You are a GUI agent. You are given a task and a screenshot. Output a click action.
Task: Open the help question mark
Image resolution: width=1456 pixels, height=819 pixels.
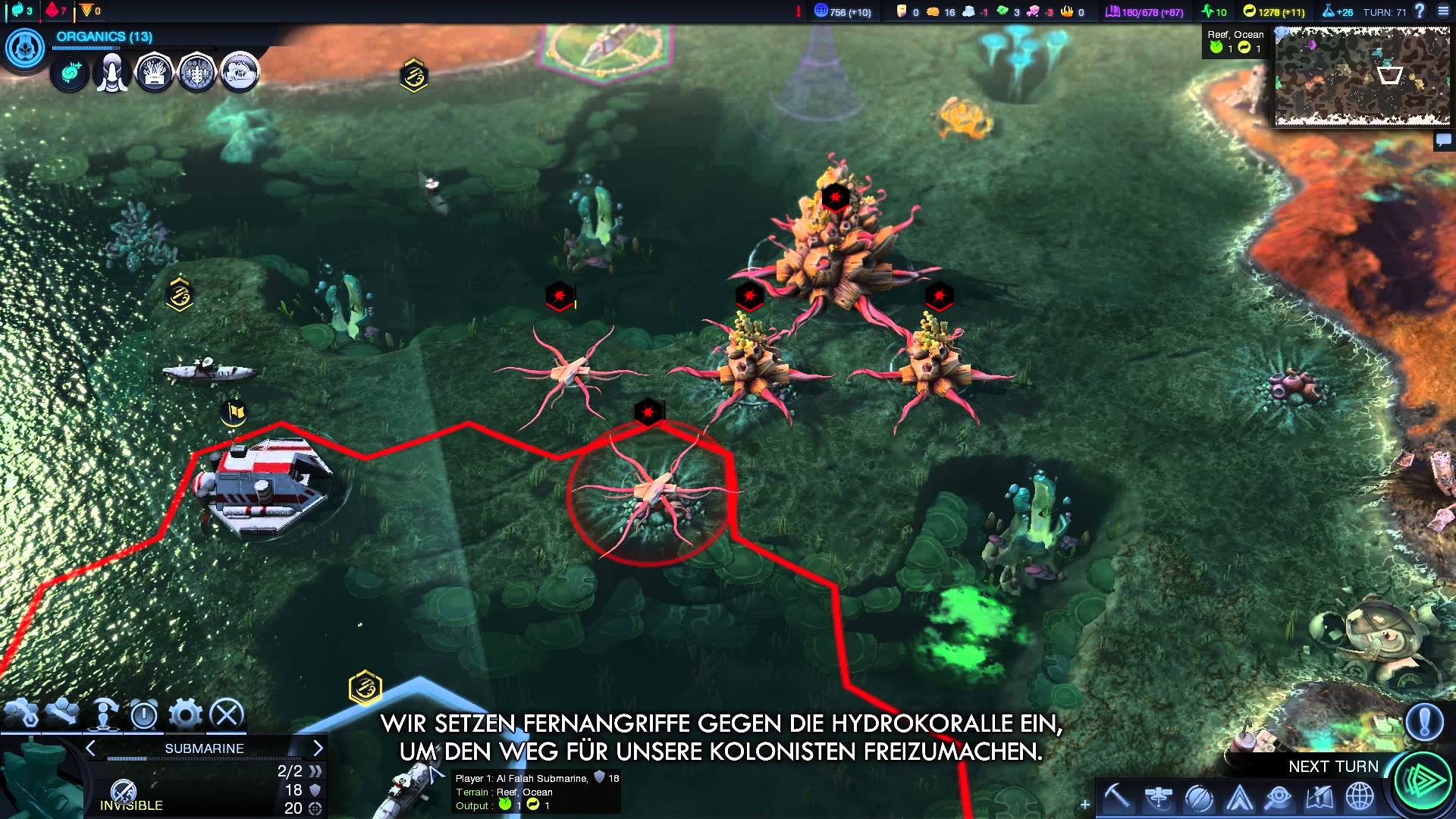click(x=1420, y=11)
